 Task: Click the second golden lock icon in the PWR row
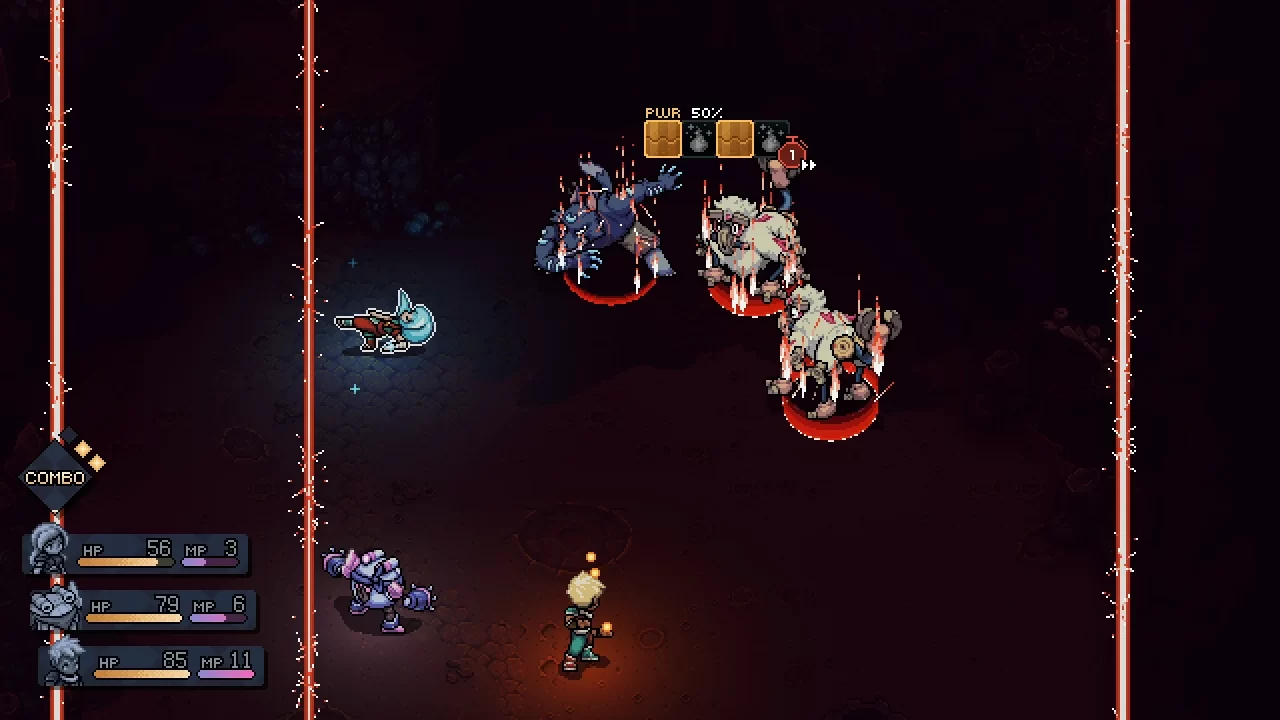coord(735,137)
